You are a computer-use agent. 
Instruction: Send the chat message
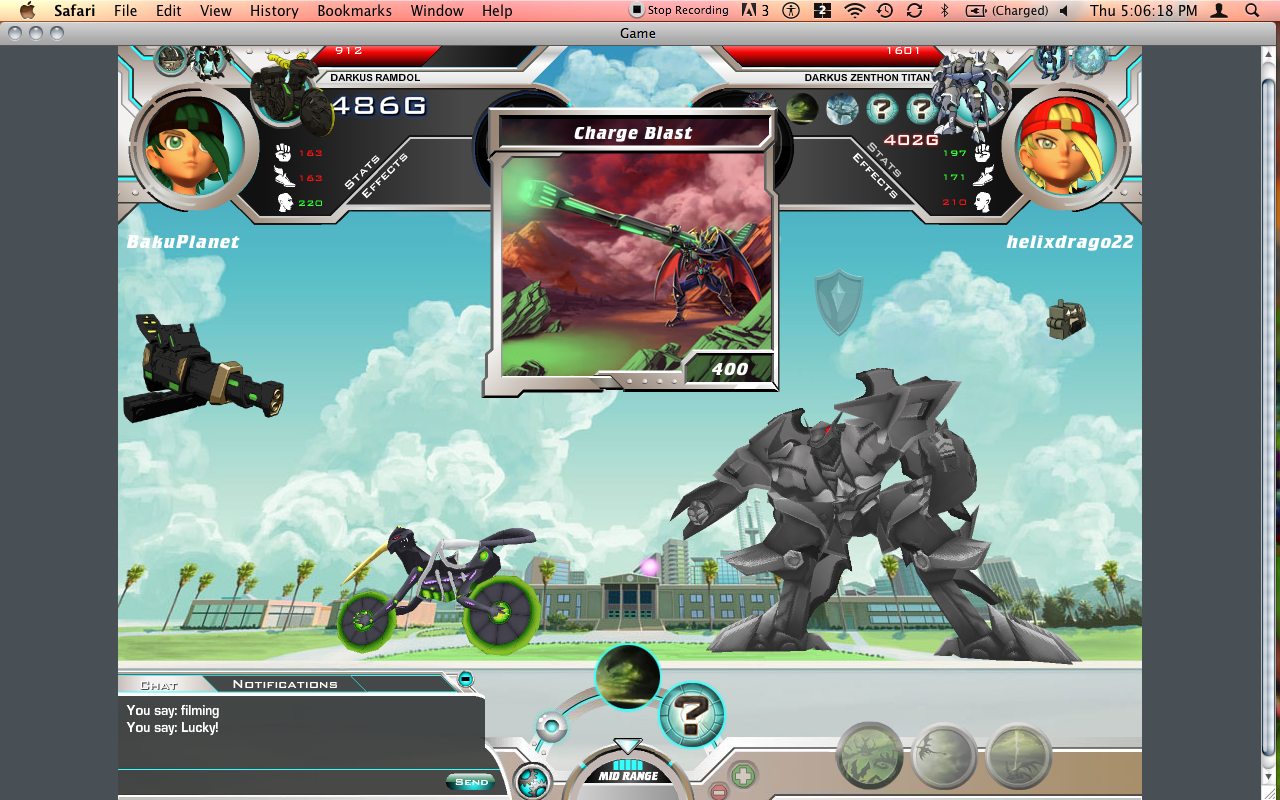(x=471, y=782)
